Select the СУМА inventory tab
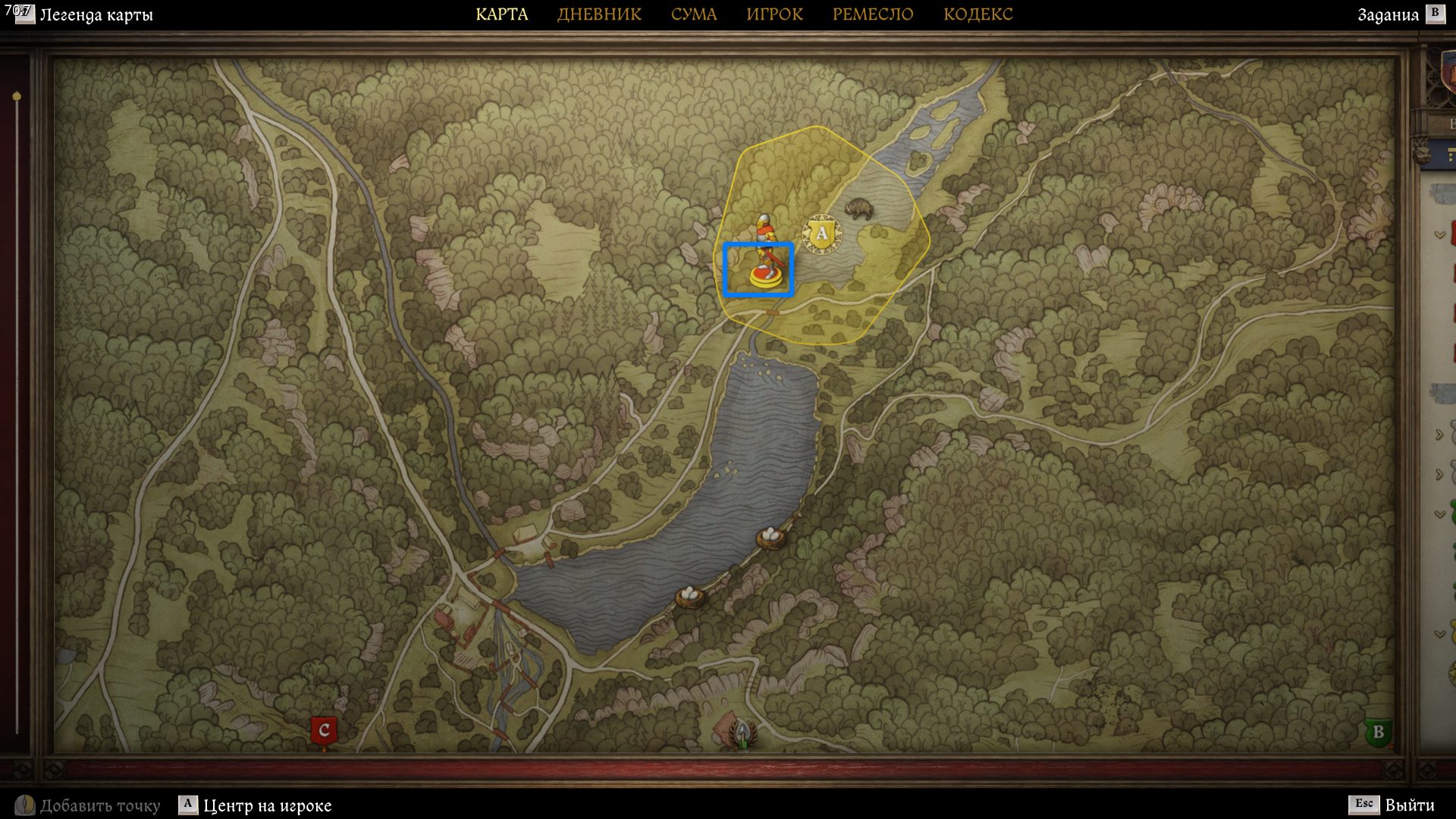This screenshot has height=819, width=1456. pyautogui.click(x=693, y=14)
